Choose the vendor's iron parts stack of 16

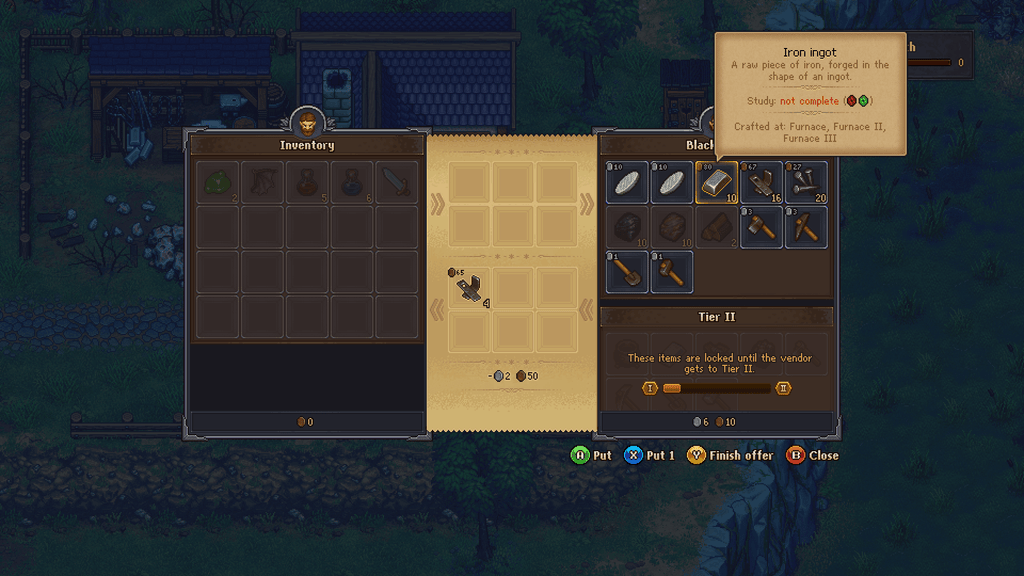coord(761,183)
